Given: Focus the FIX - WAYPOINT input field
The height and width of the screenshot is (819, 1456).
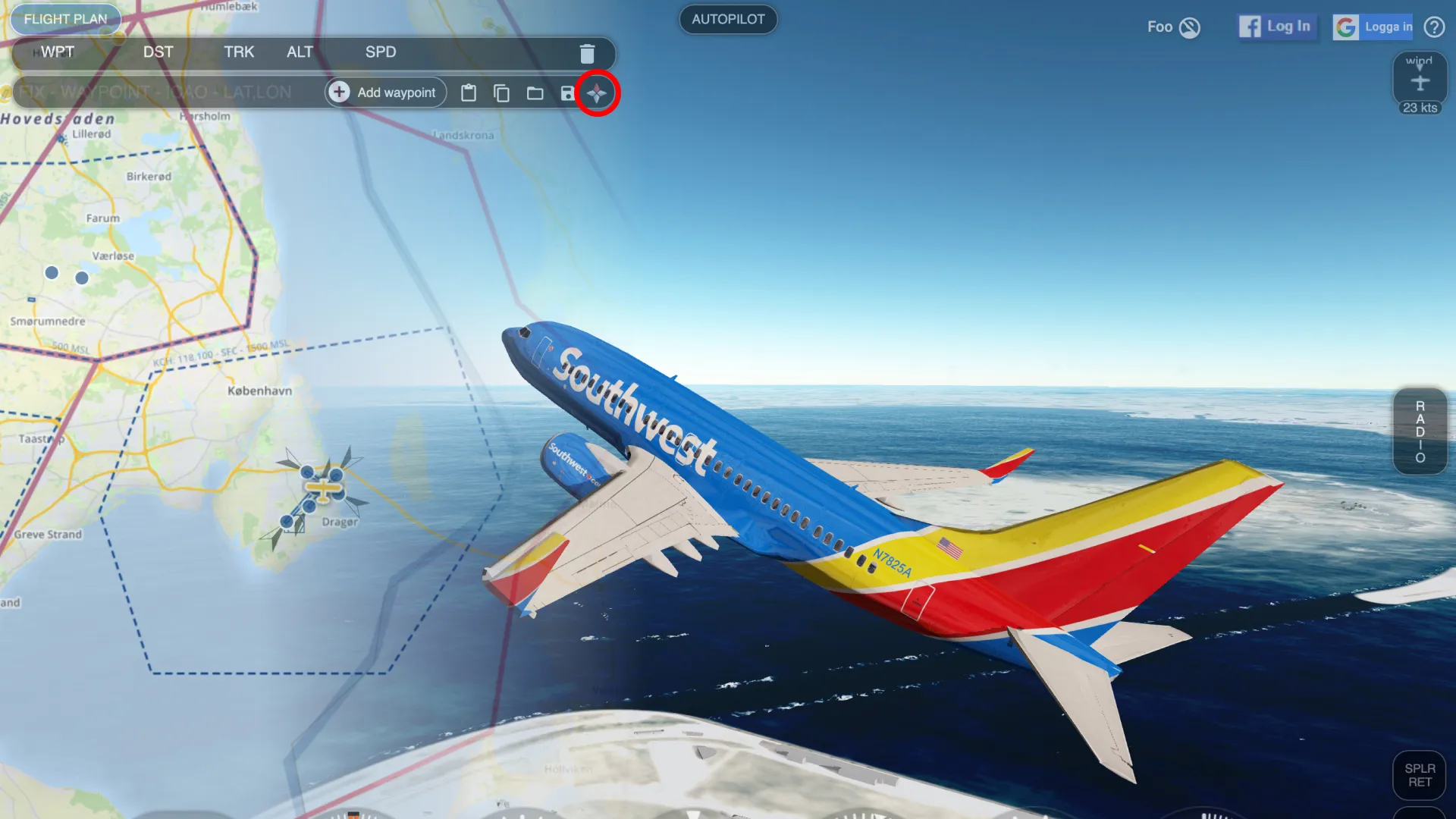Looking at the screenshot, I should pos(167,93).
